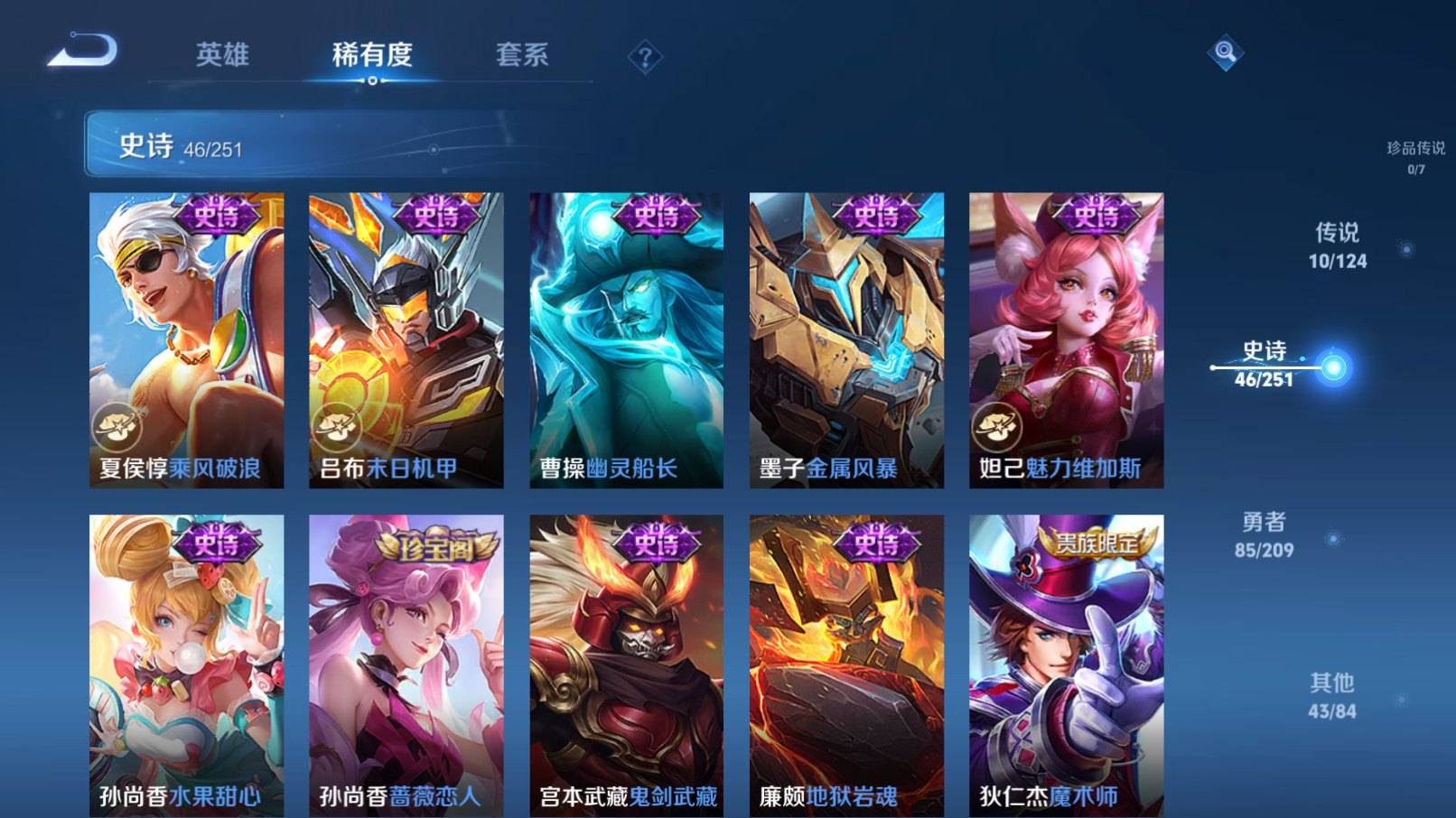The image size is (1456, 818).
Task: Switch to the 套系 tab
Action: (x=522, y=56)
